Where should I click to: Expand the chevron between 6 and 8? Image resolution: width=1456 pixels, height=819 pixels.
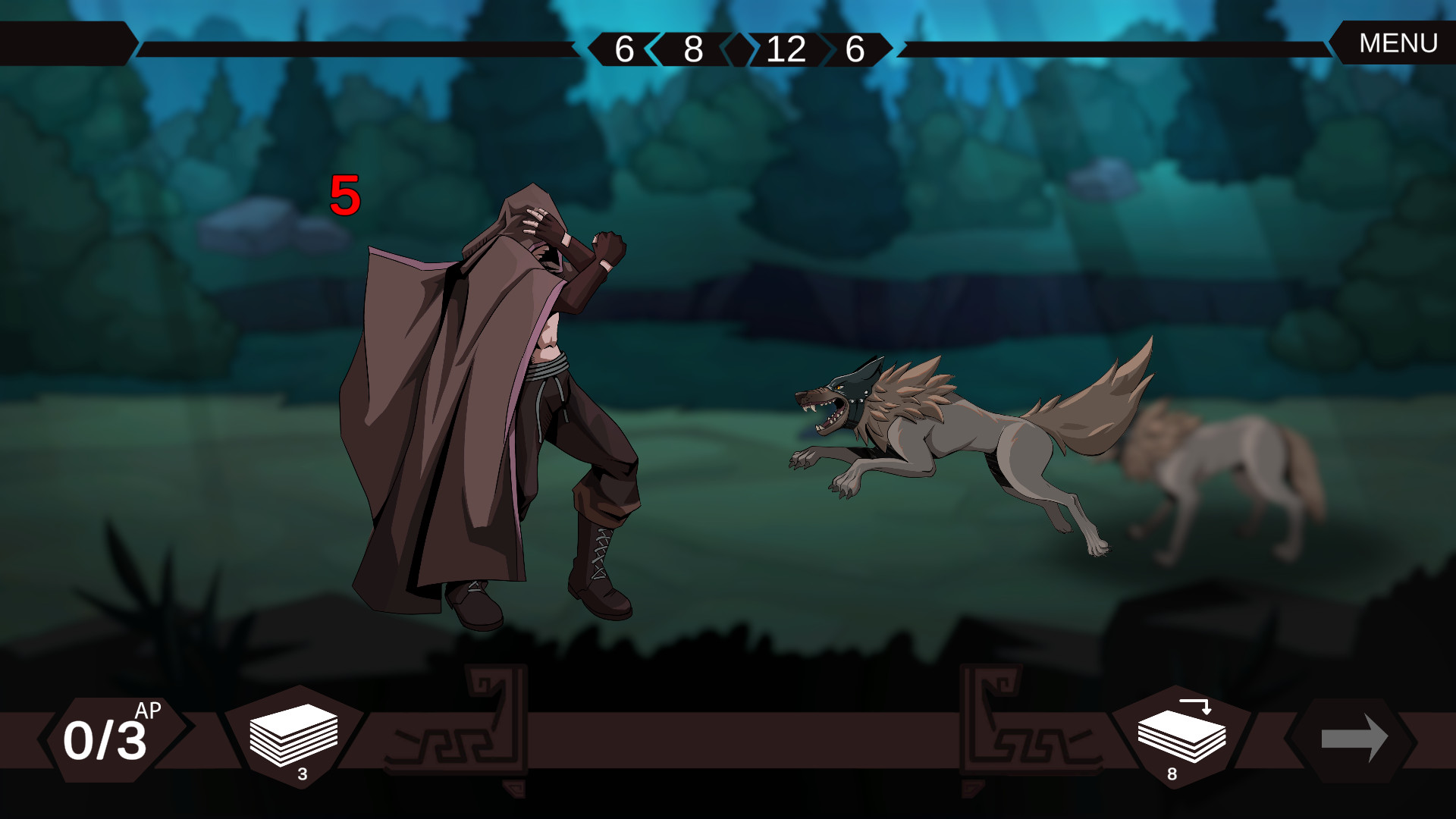653,52
